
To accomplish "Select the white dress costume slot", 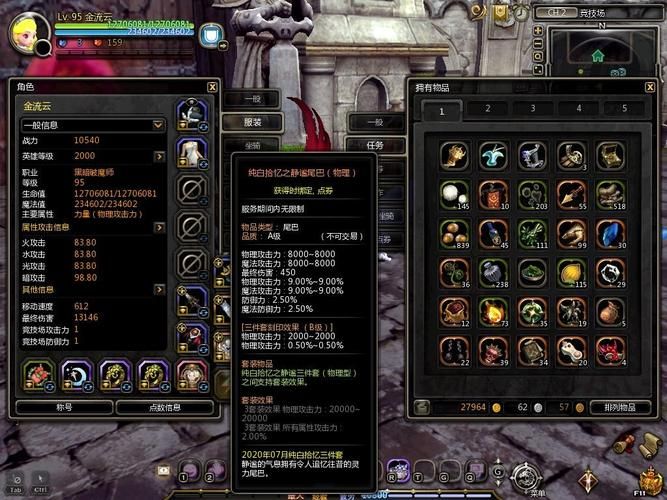I will [190, 152].
